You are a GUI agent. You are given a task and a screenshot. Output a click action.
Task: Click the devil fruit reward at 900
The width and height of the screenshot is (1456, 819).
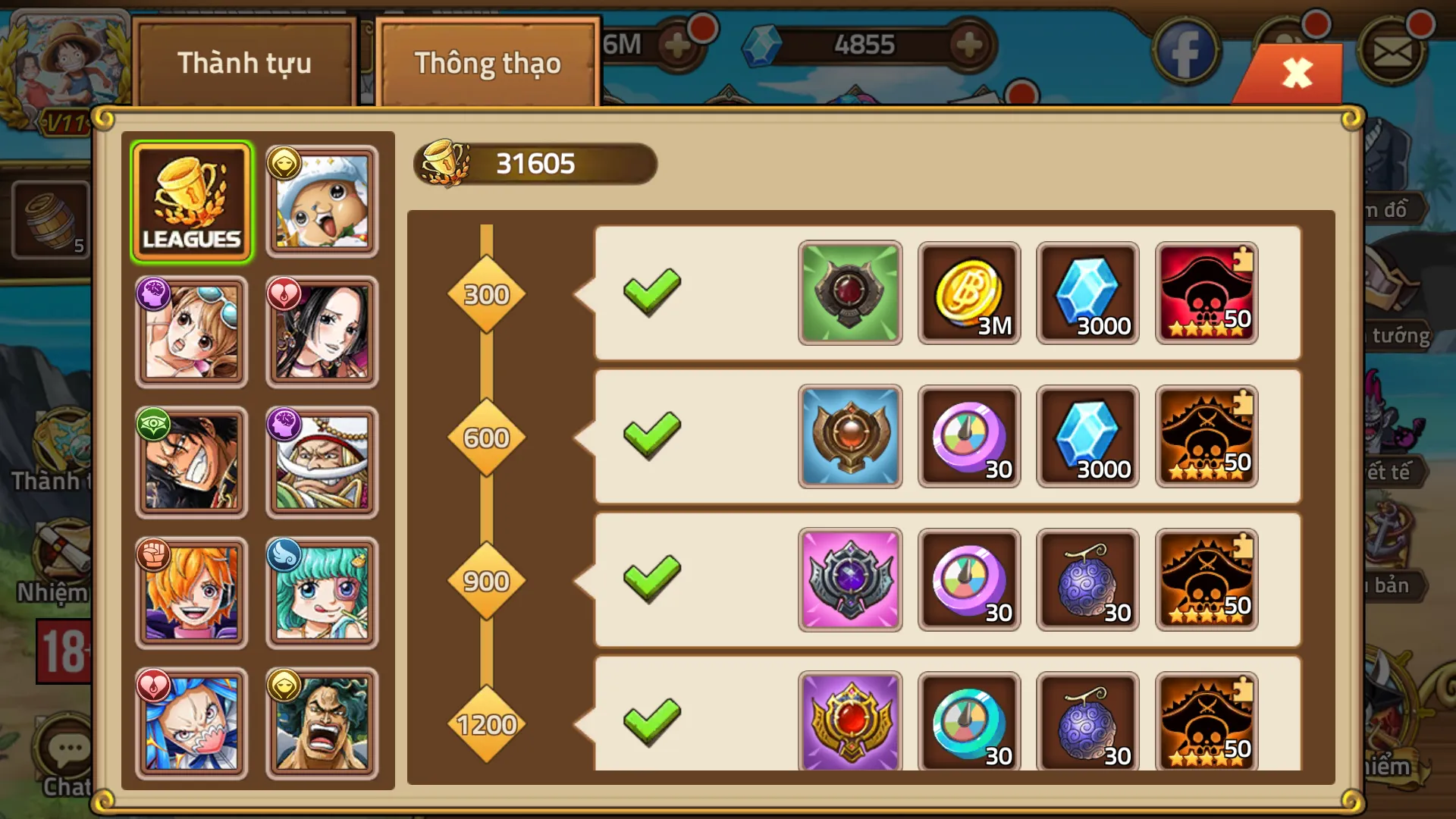click(x=1087, y=581)
